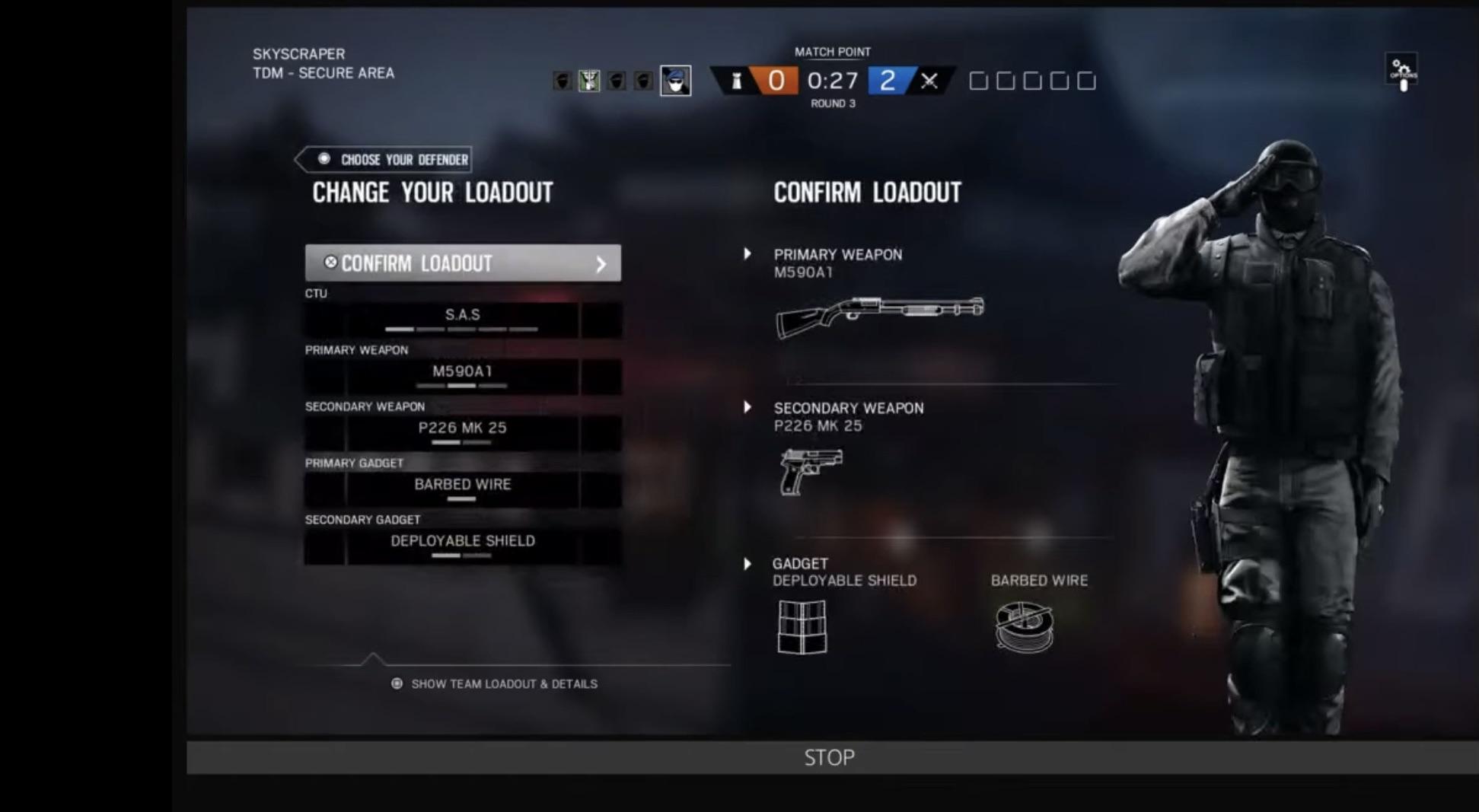Click the defender tower icon beside orange score
Image resolution: width=1479 pixels, height=812 pixels.
(x=735, y=81)
